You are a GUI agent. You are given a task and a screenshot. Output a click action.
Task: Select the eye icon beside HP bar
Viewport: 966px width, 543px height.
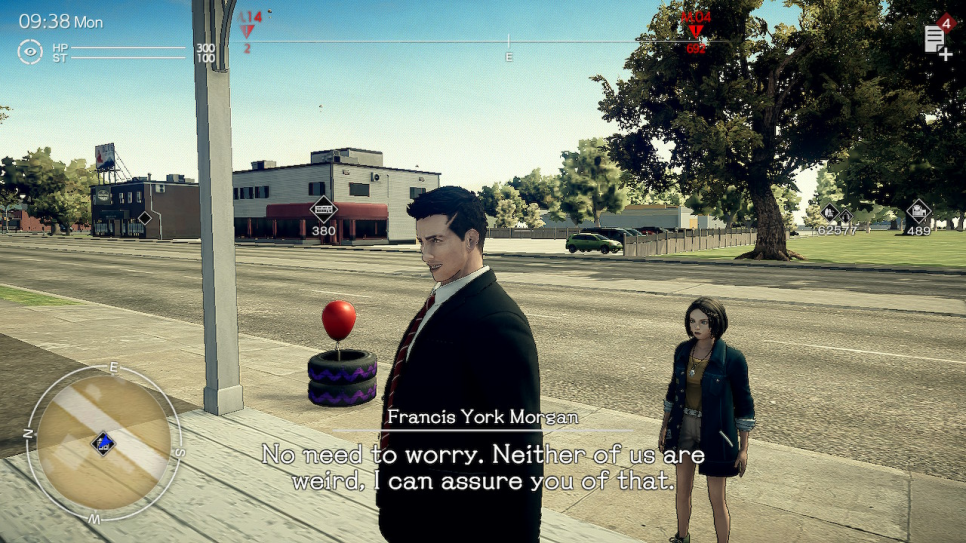pos(30,51)
